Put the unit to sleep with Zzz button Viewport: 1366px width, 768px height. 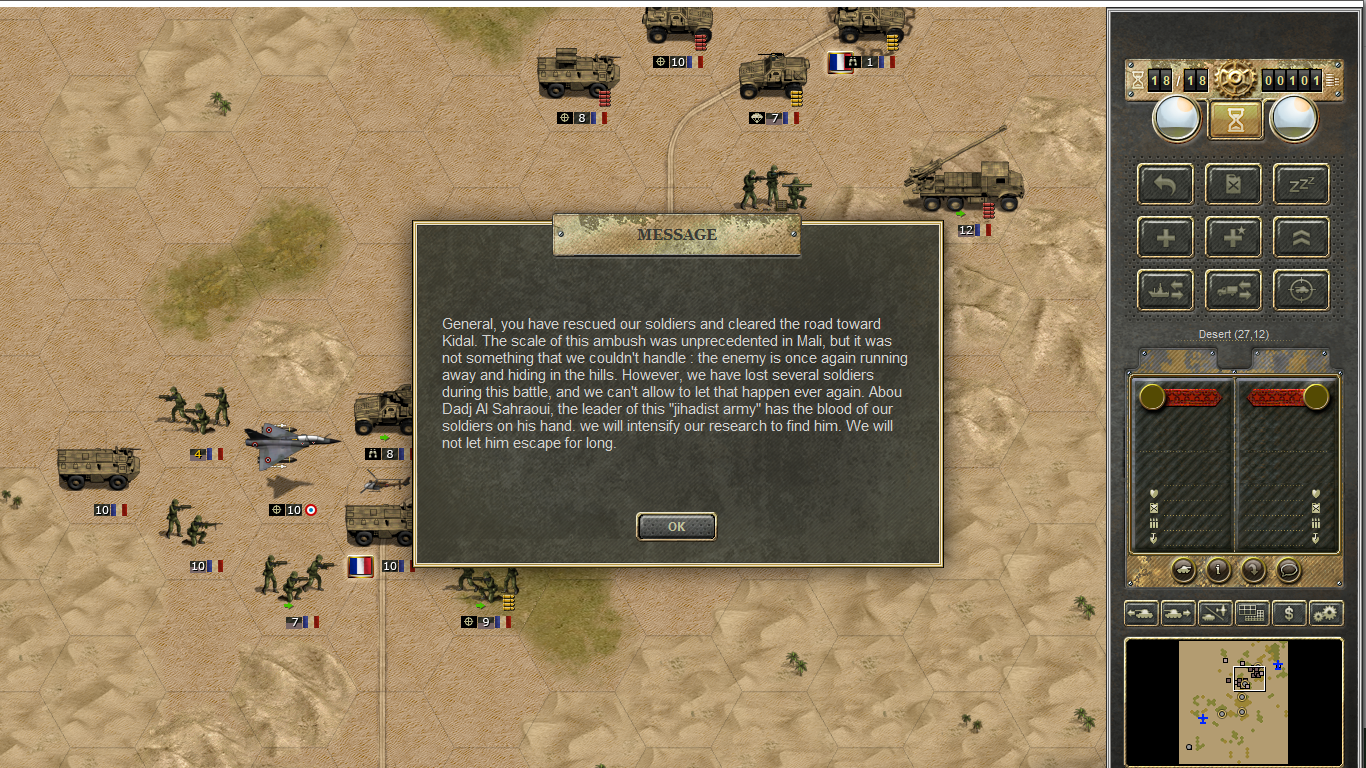1301,184
